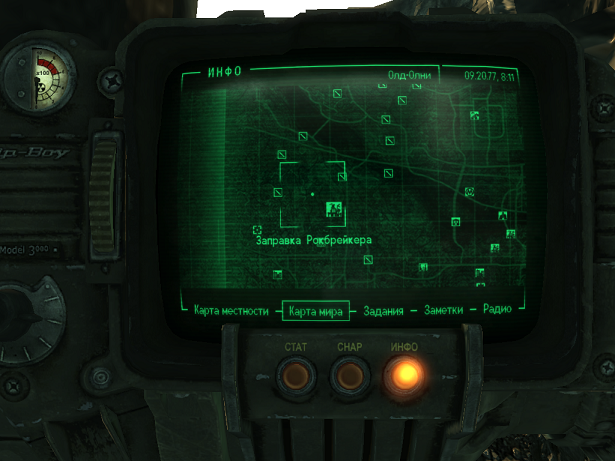Open the Задания tab
This screenshot has height=461, width=615.
[386, 311]
